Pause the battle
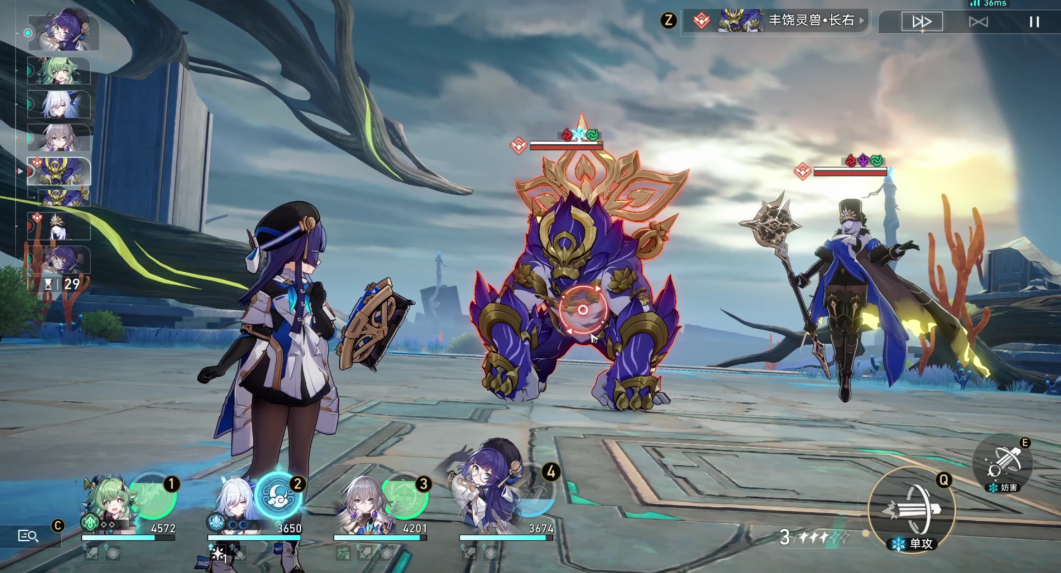 pos(1034,21)
